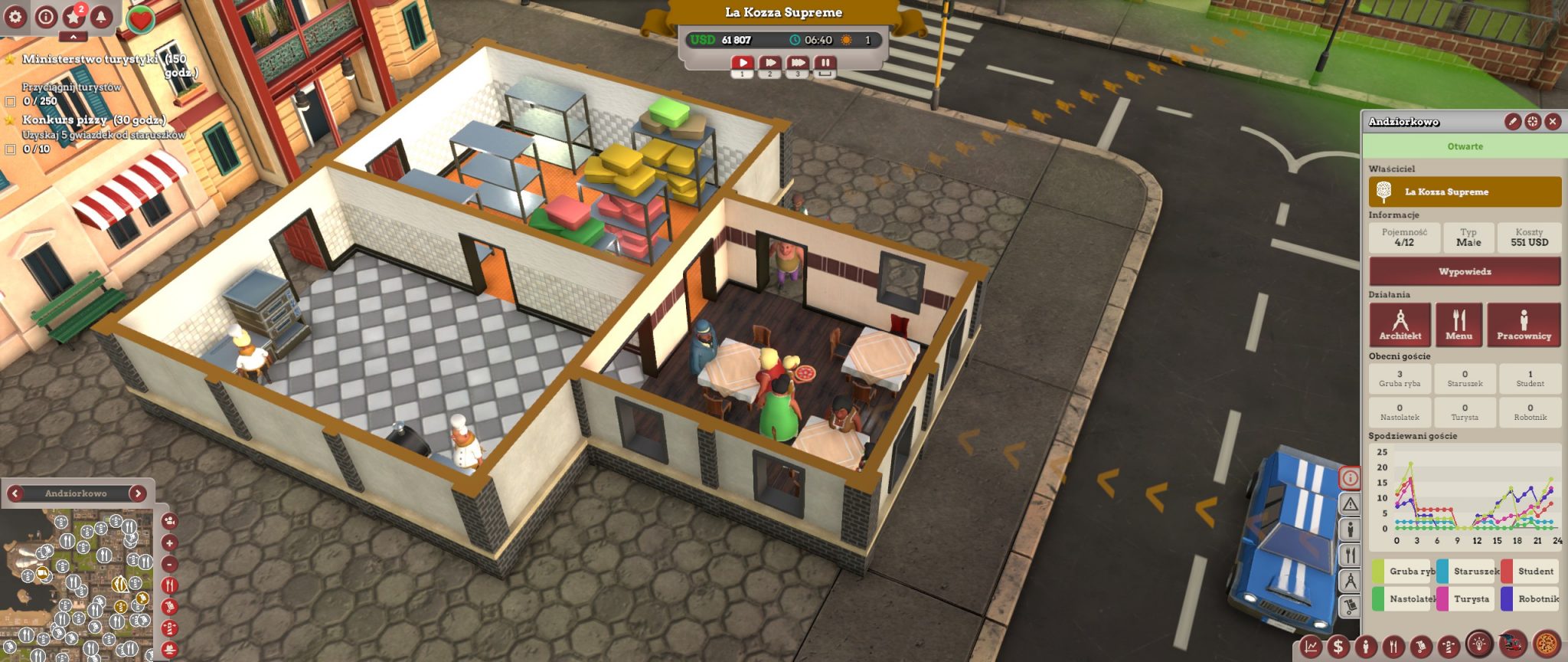The image size is (1568, 662).
Task: Pause the game with the pause button
Action: [x=825, y=63]
